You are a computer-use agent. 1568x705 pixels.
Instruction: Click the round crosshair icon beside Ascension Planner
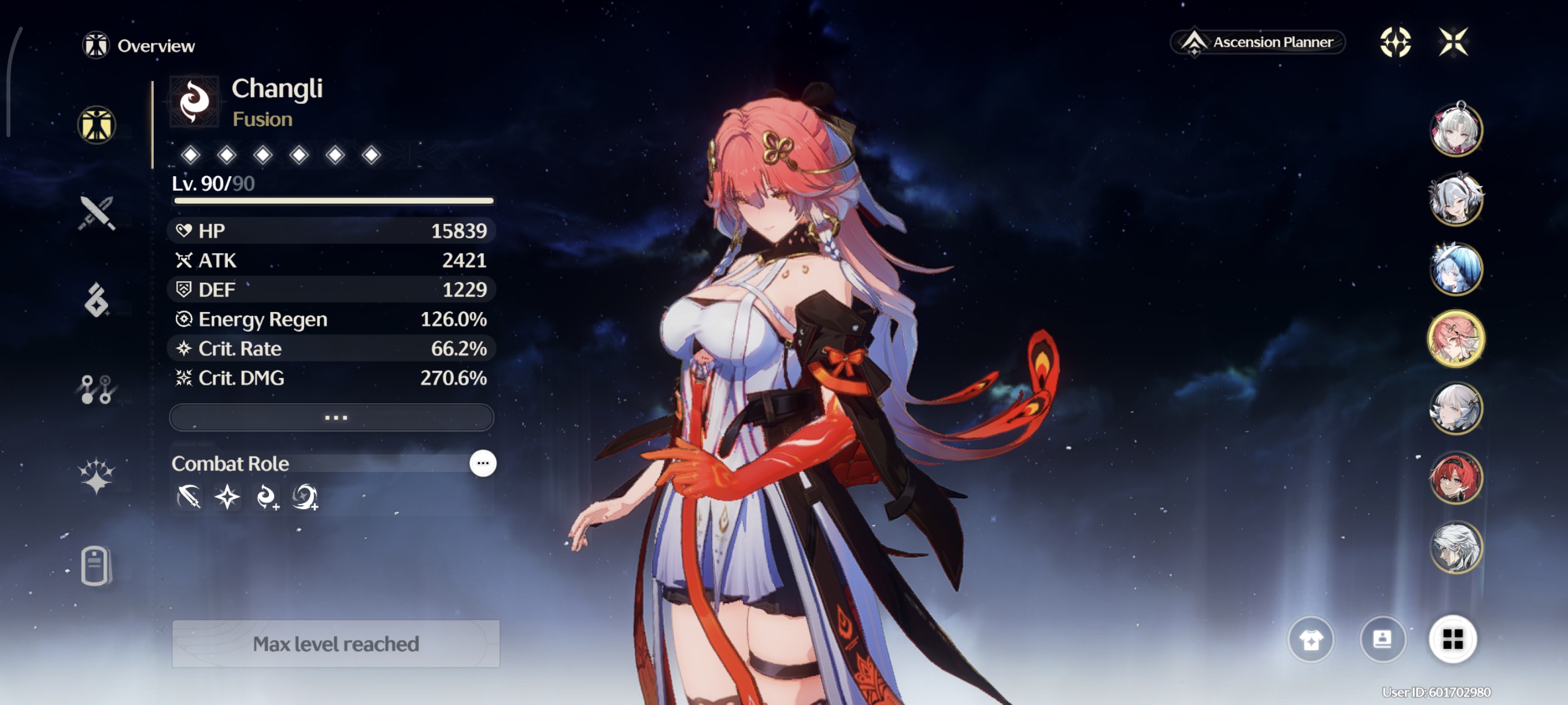[1395, 42]
